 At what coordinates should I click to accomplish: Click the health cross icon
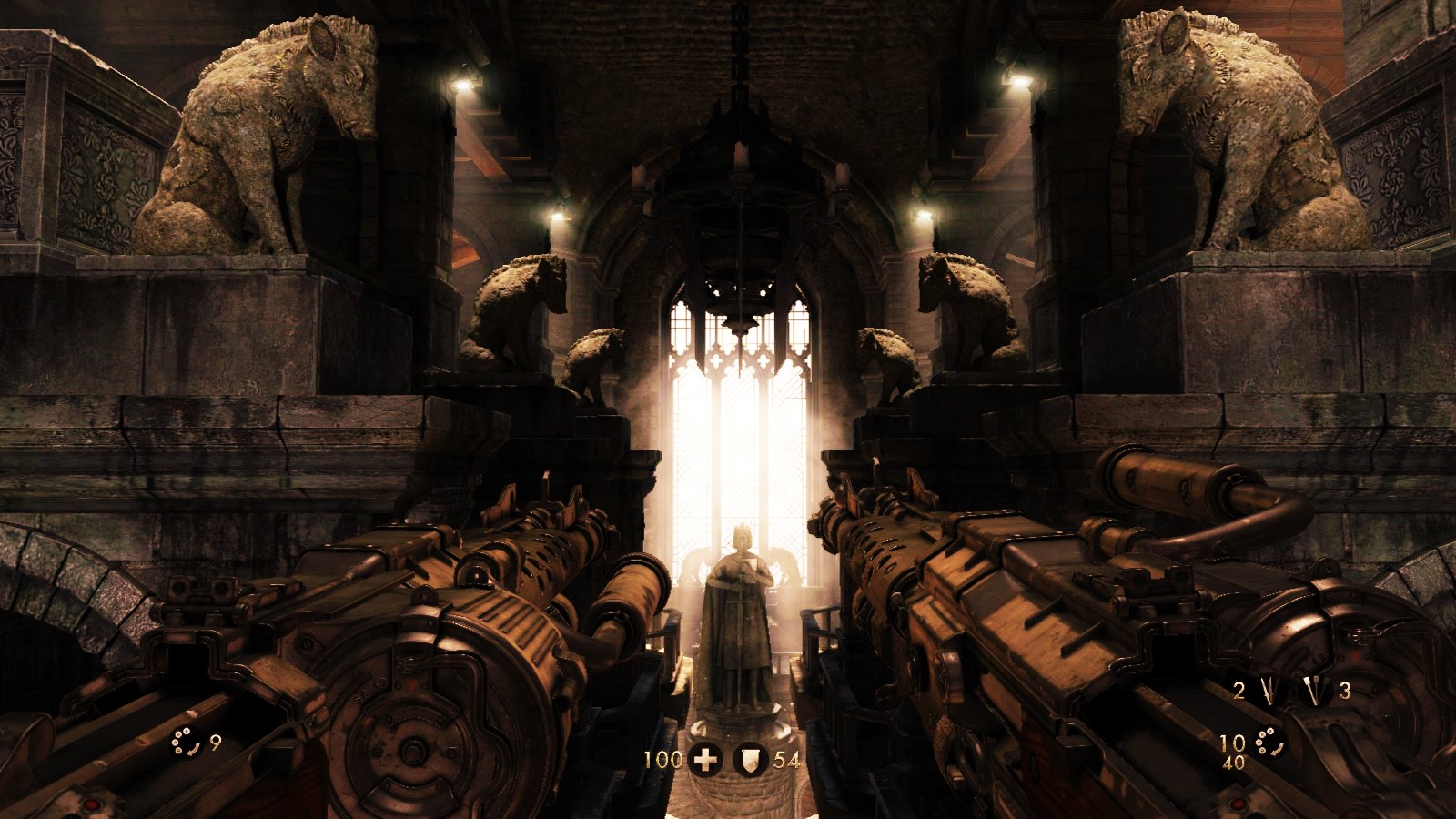pyautogui.click(x=705, y=758)
